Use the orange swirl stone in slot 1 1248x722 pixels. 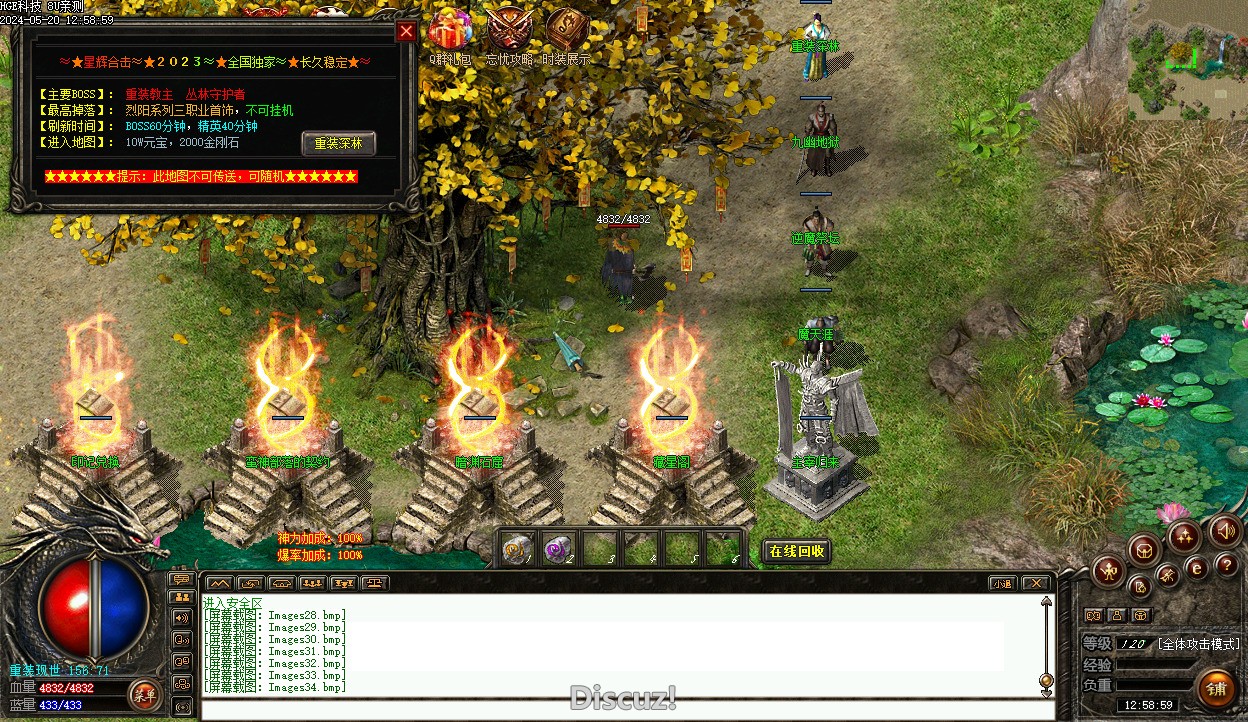coord(517,548)
